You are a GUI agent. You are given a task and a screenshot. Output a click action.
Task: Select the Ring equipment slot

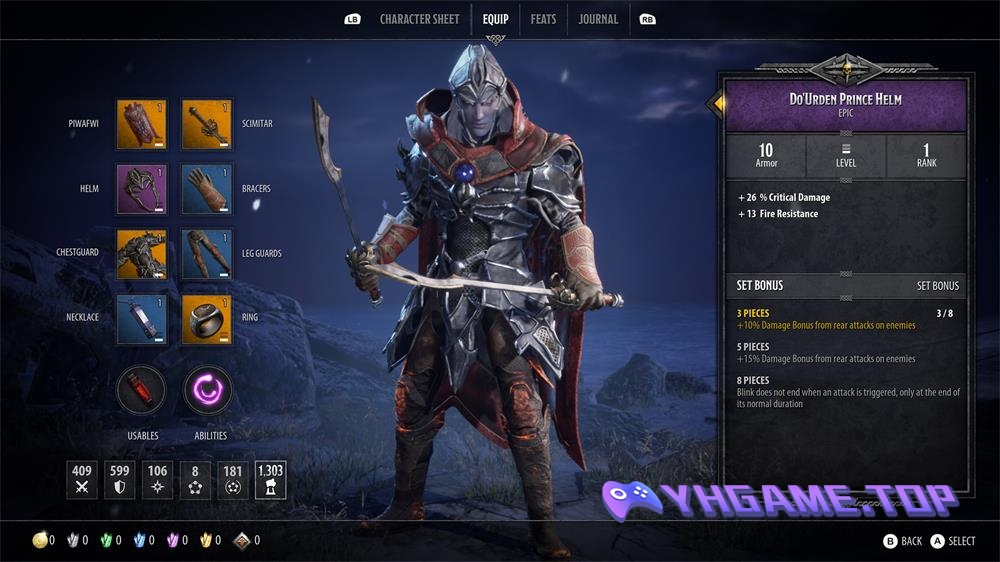tap(207, 318)
